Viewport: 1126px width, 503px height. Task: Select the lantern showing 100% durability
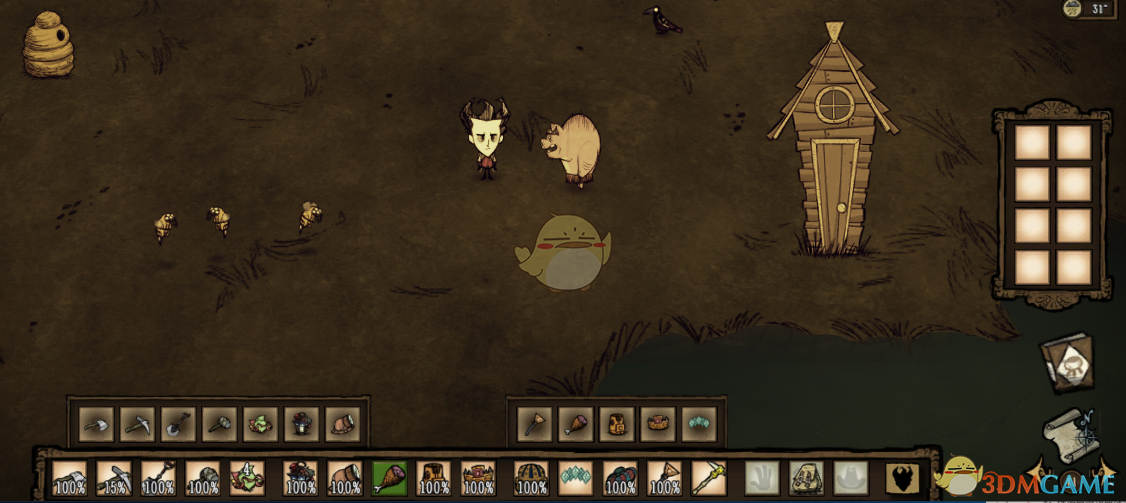pyautogui.click(x=300, y=478)
